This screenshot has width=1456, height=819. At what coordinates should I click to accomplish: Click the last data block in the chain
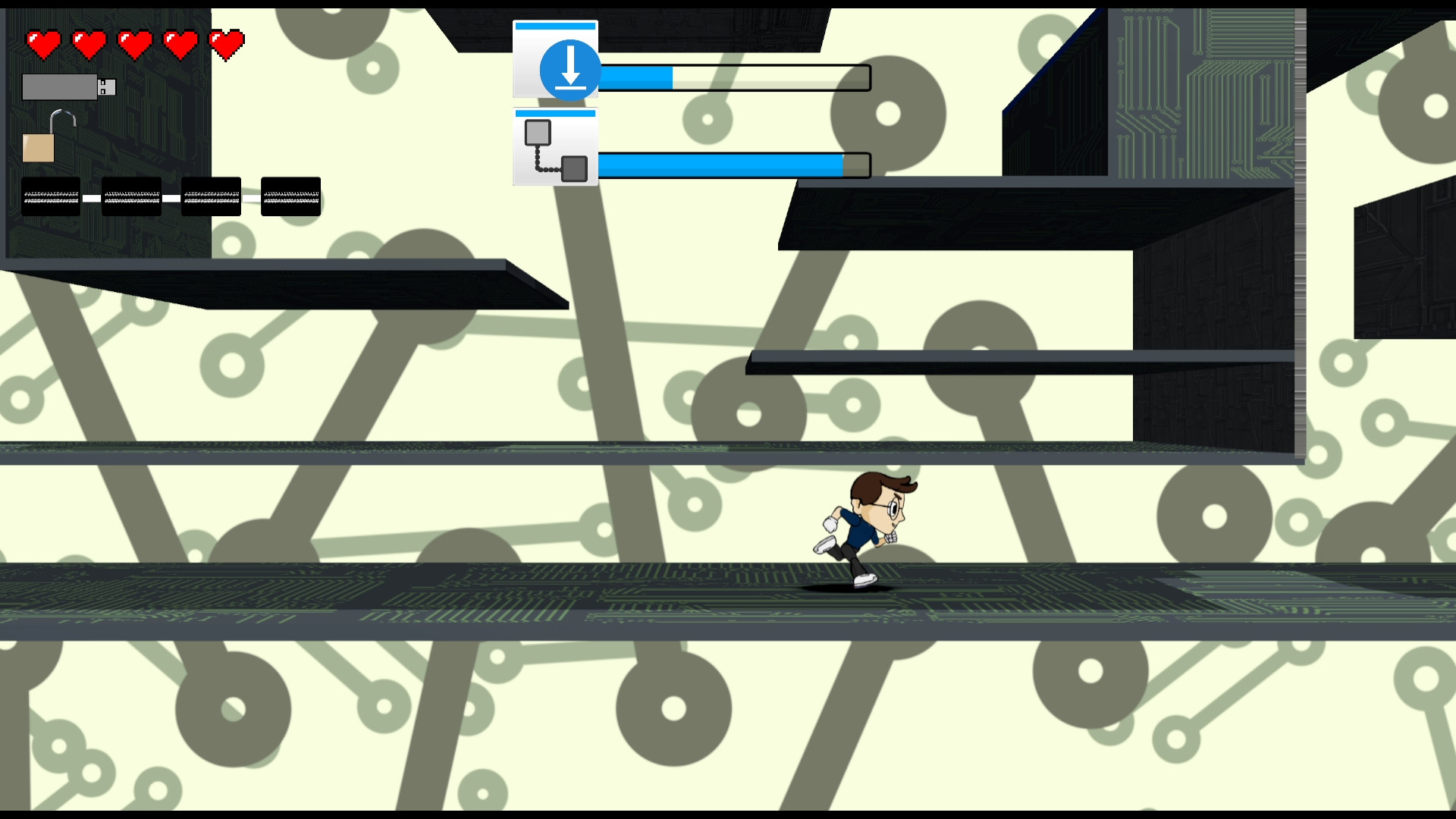point(290,196)
